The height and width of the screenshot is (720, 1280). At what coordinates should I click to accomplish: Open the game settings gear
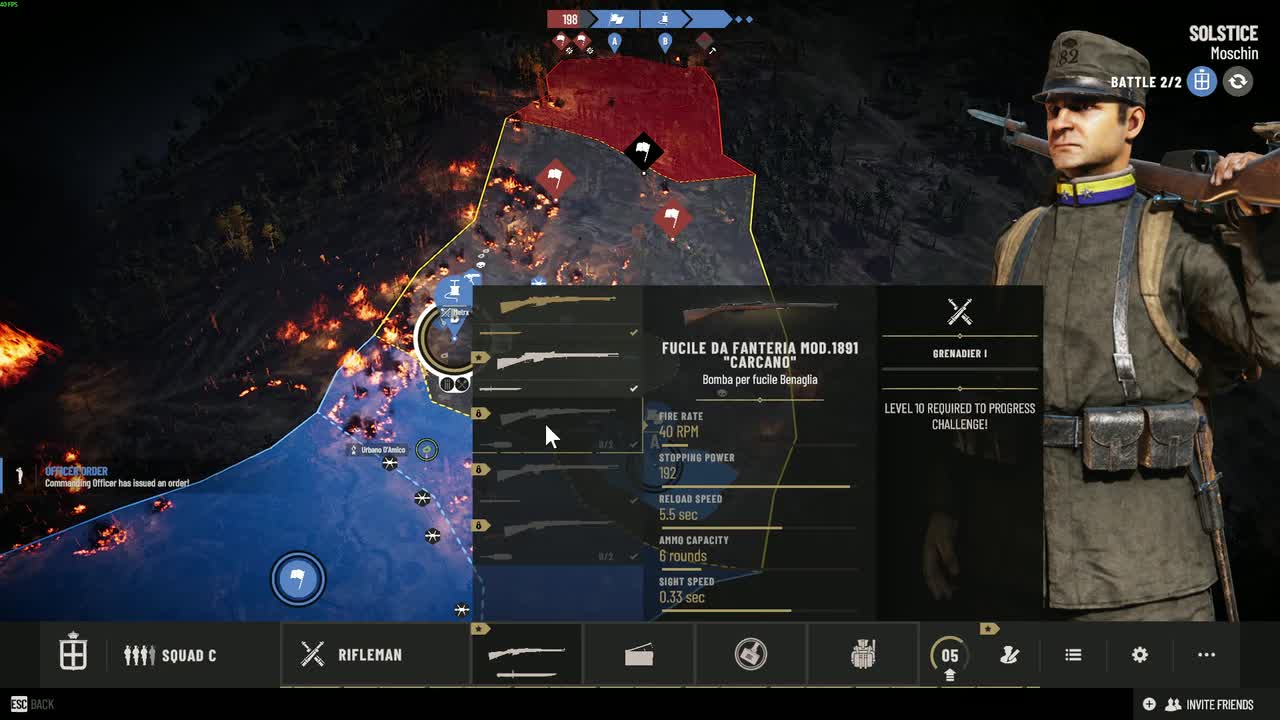click(1139, 654)
